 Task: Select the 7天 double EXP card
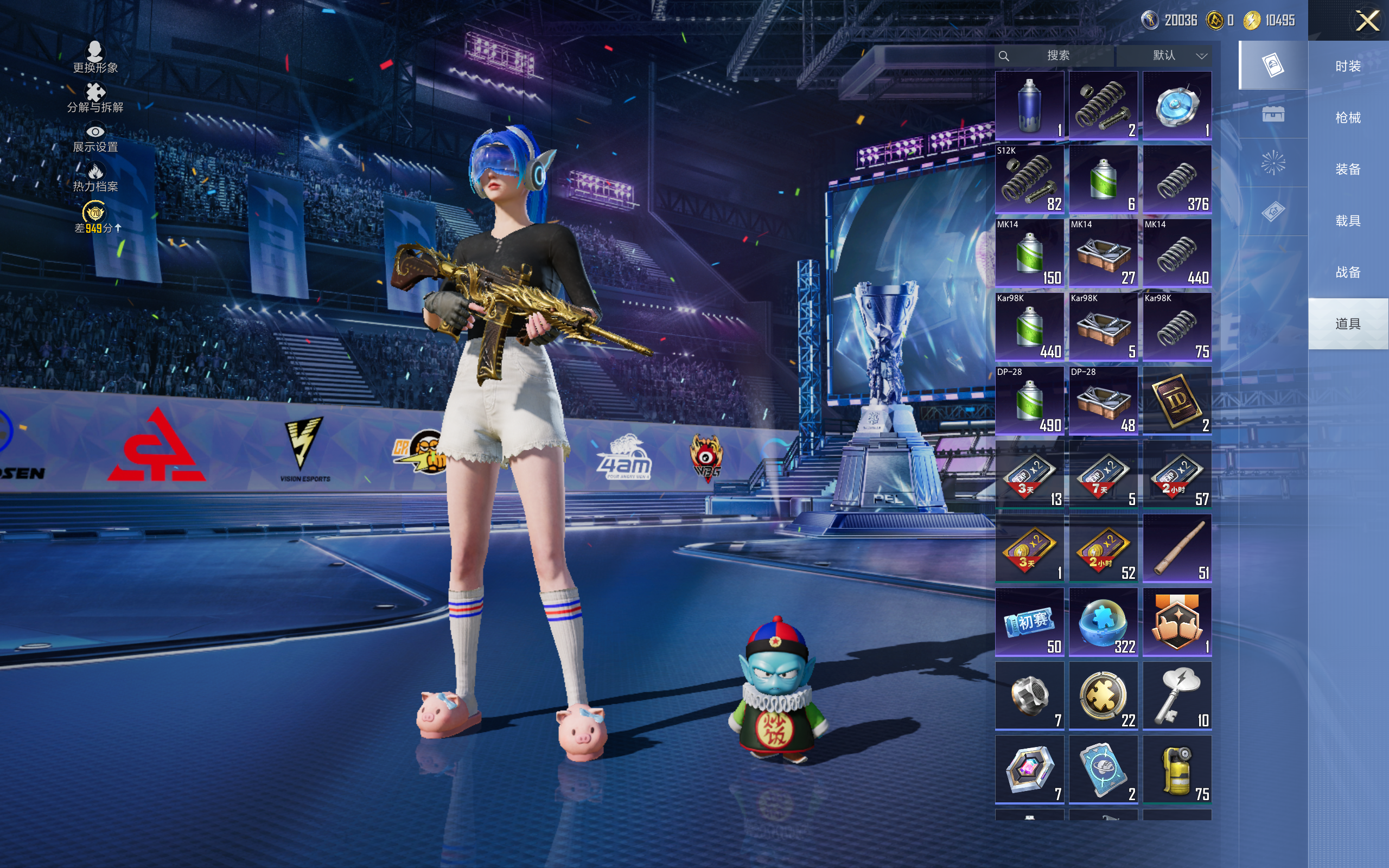click(1103, 474)
